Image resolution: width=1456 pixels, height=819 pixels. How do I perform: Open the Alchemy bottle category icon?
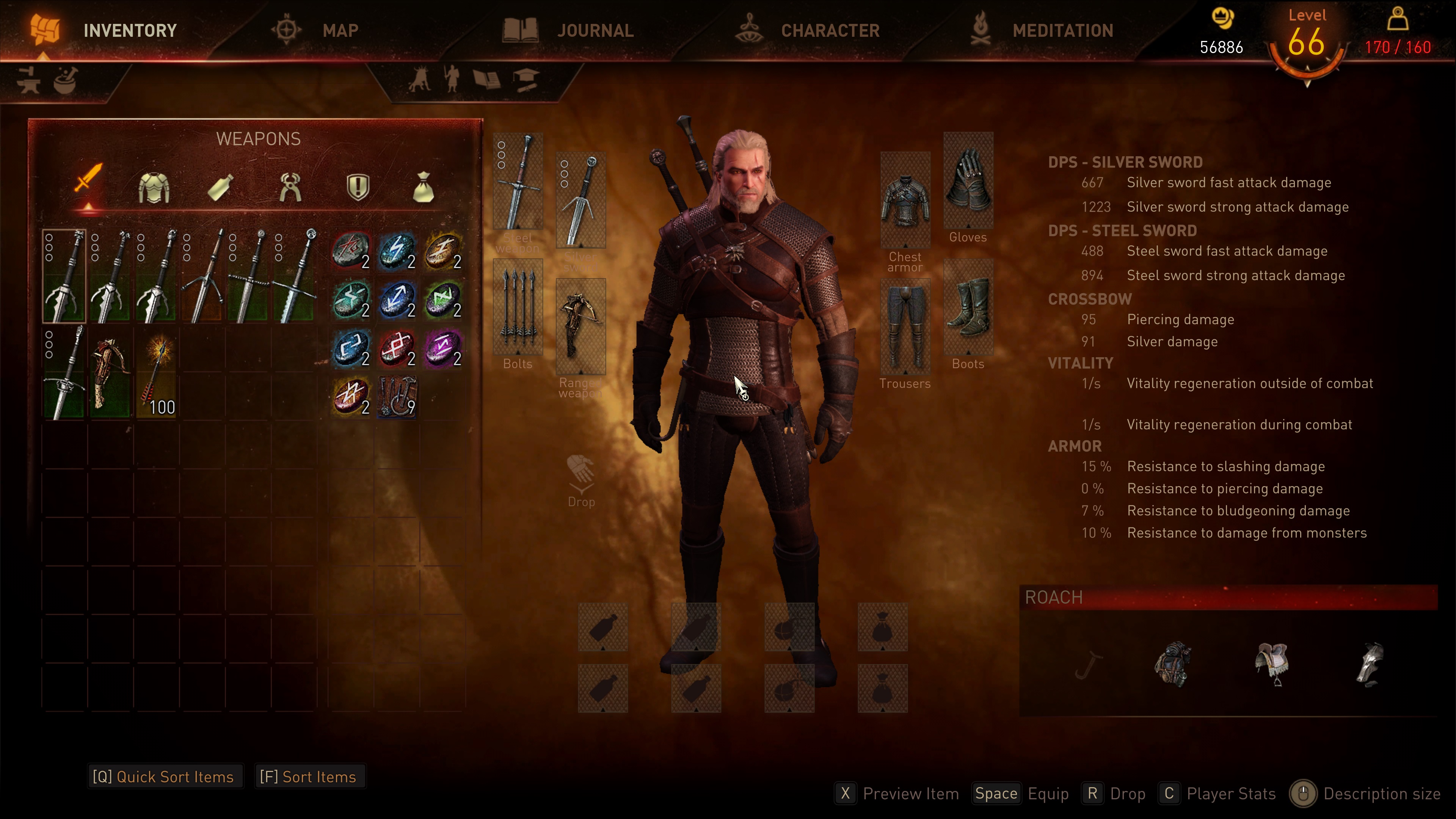pos(219,187)
